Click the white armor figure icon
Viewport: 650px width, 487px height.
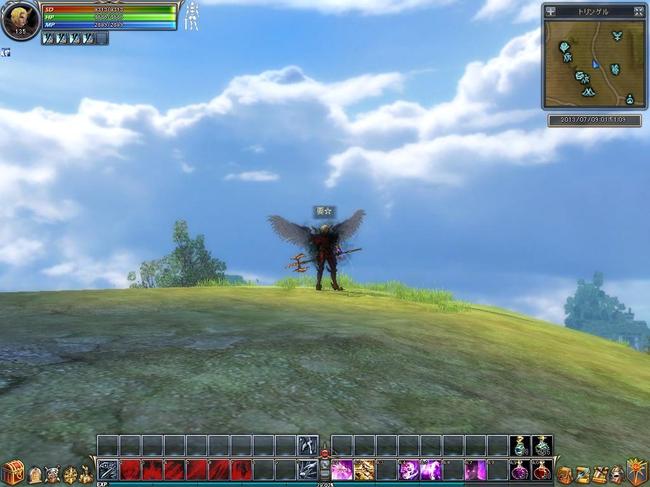(191, 15)
